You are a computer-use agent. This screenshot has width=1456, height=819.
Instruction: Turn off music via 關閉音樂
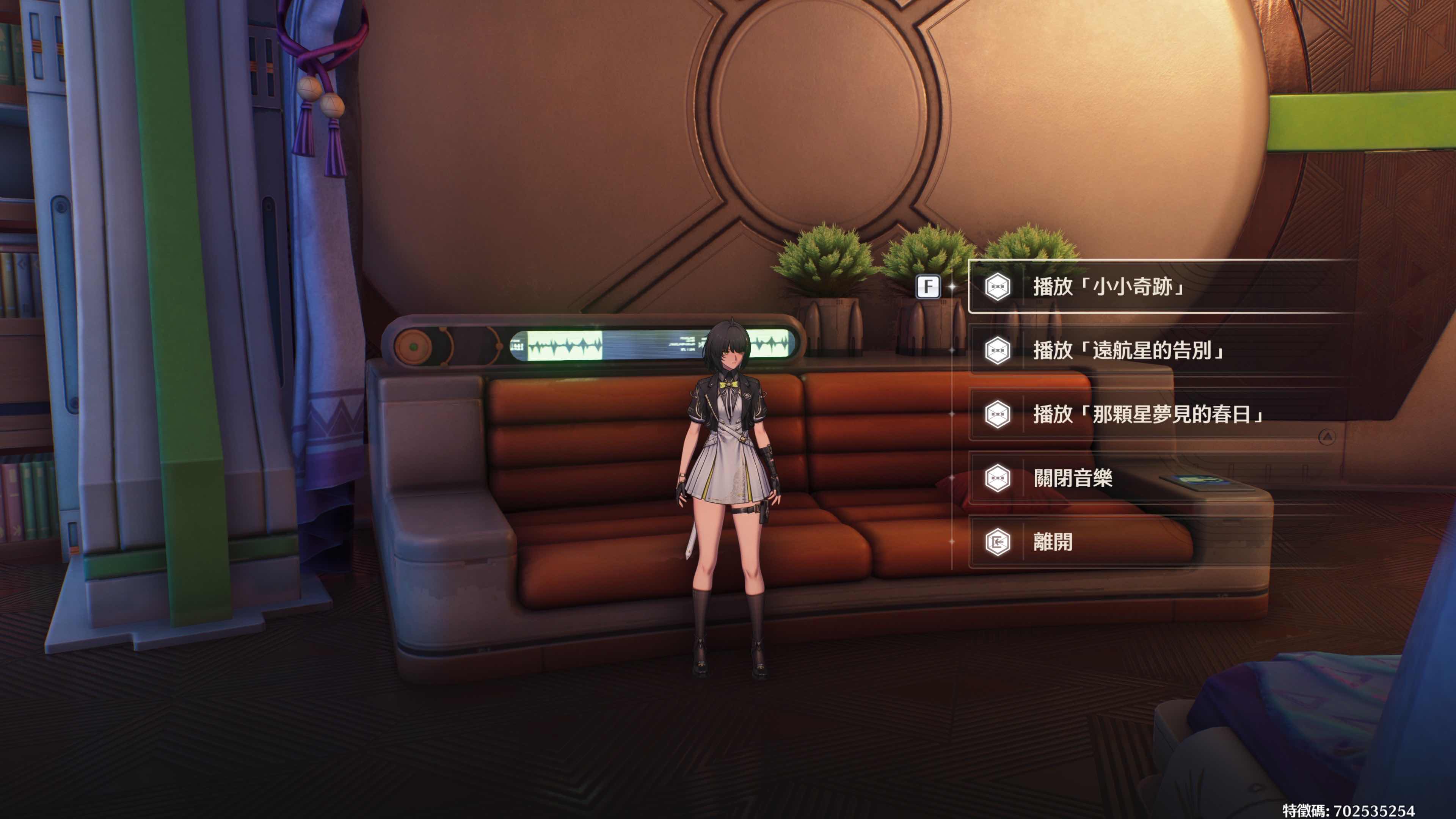(1072, 478)
